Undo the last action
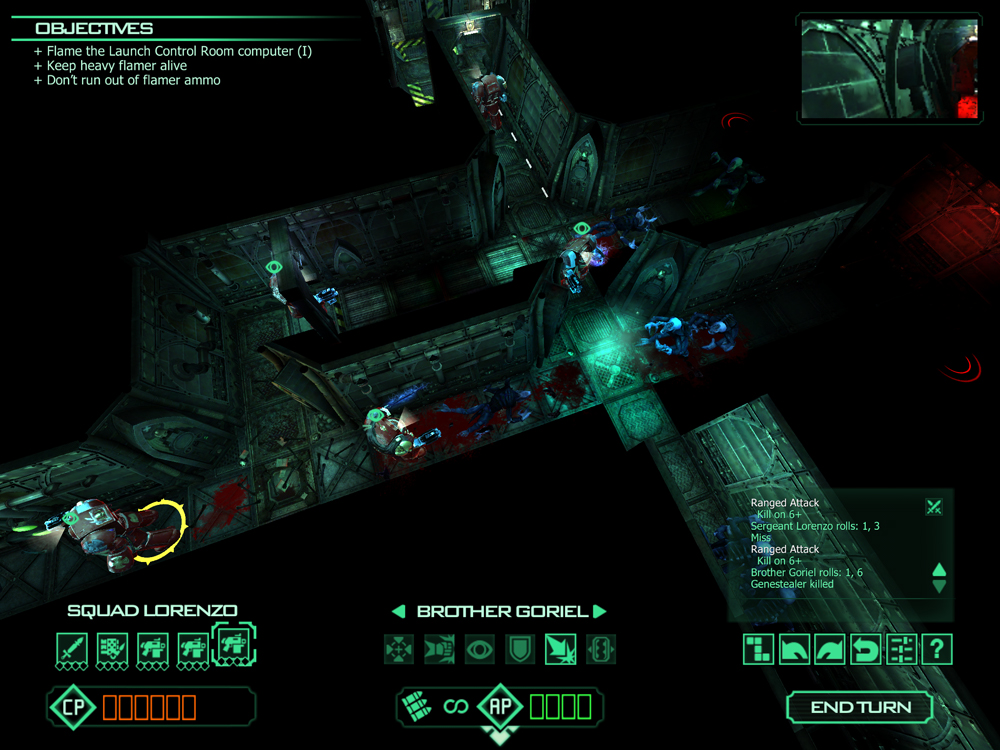Viewport: 1000px width, 750px height. click(865, 650)
